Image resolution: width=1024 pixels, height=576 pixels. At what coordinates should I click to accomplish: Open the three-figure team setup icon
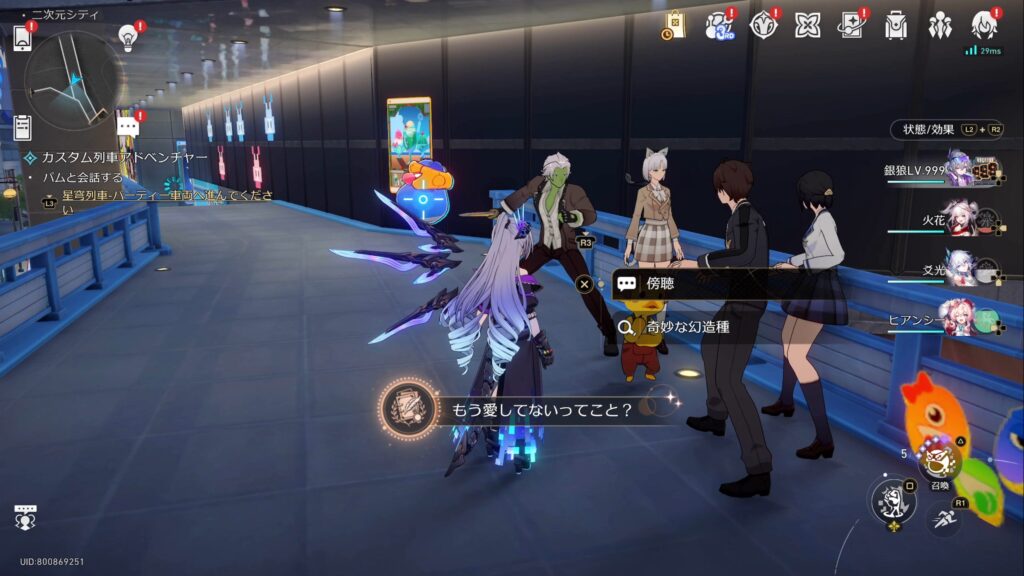tap(939, 25)
